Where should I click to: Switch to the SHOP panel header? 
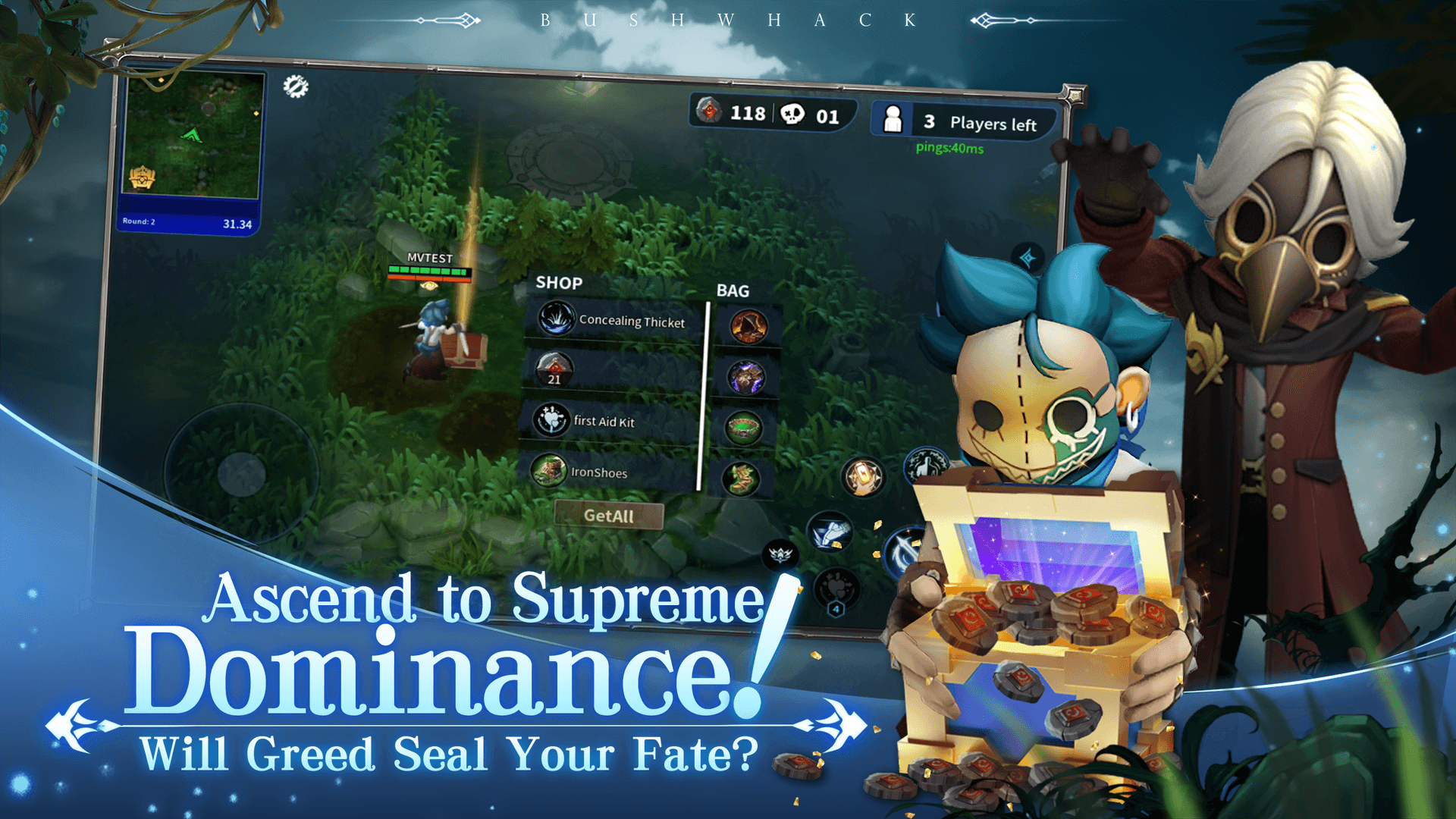click(558, 283)
